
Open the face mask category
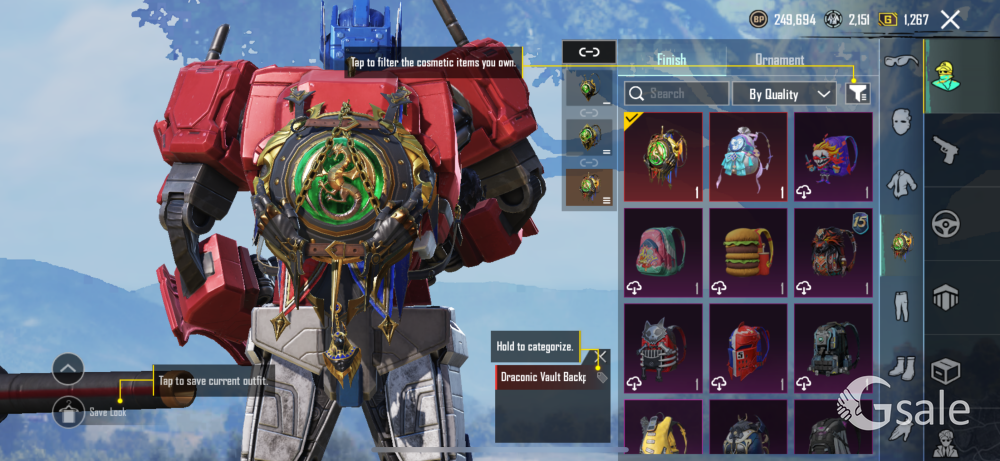(902, 124)
